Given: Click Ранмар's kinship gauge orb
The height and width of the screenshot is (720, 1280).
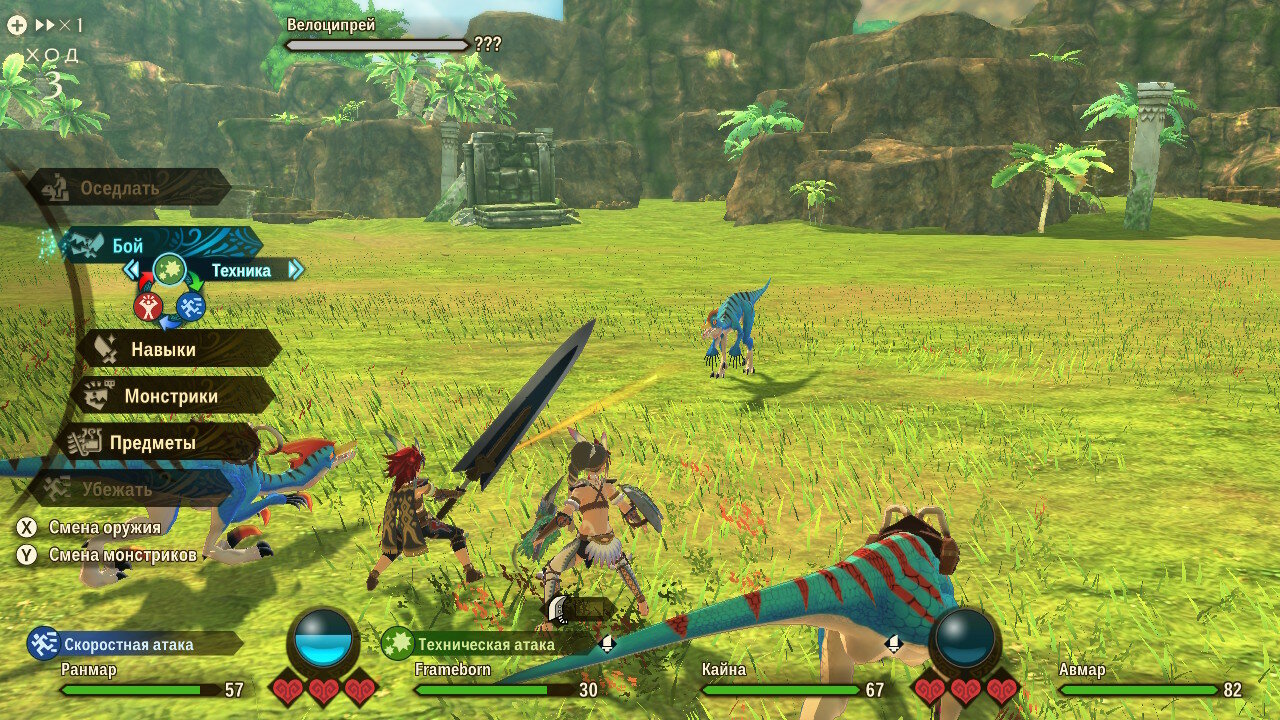Looking at the screenshot, I should coord(323,638).
